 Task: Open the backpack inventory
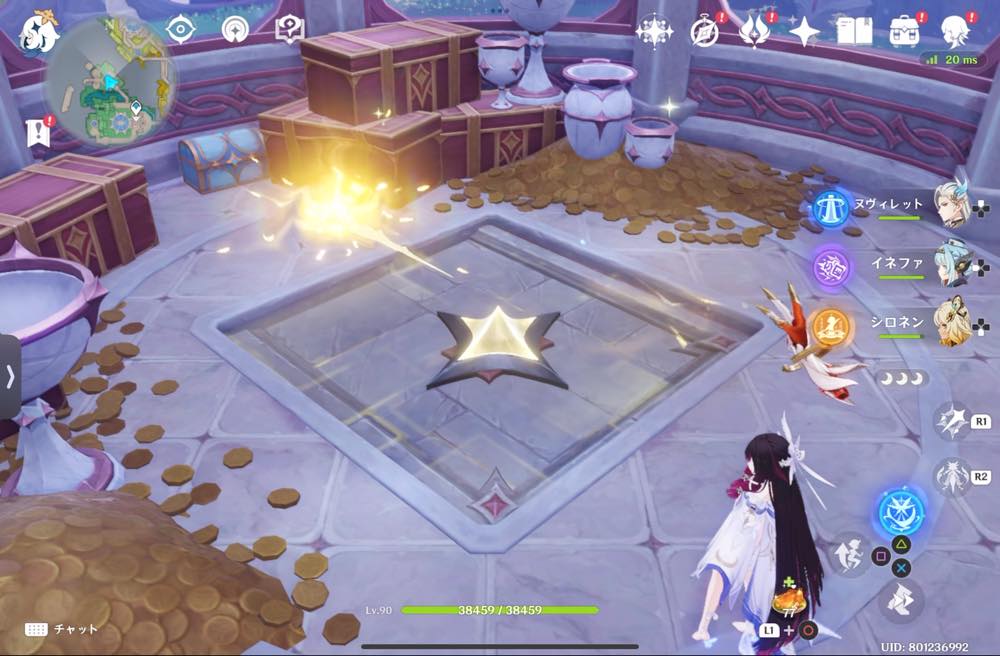pos(905,31)
